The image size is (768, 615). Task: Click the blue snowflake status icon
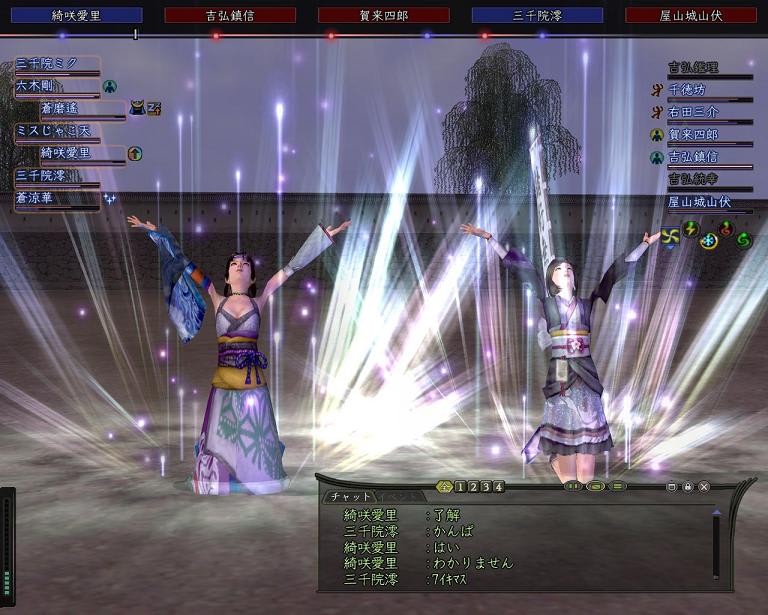pyautogui.click(x=708, y=240)
